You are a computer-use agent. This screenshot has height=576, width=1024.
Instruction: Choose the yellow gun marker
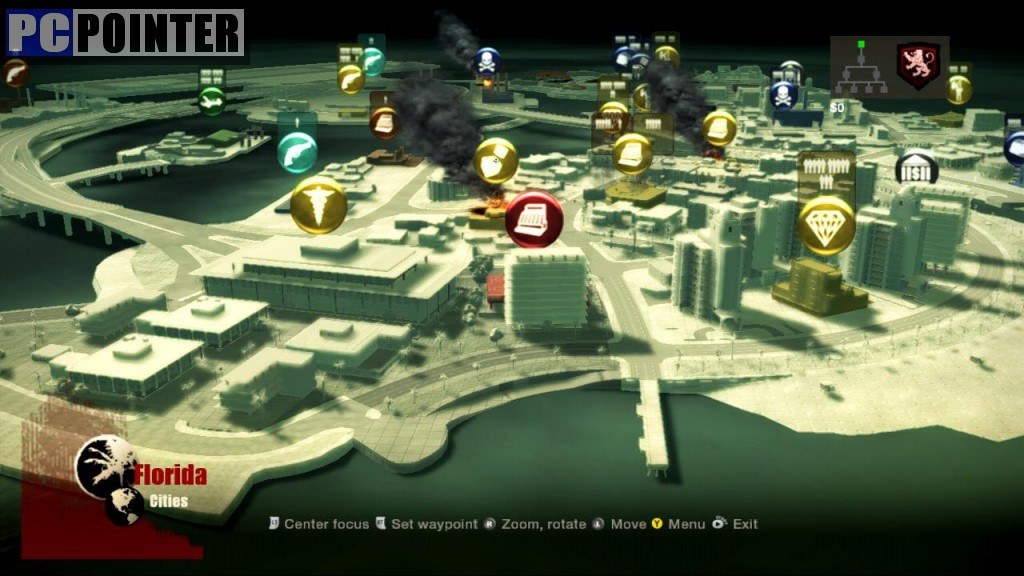tap(350, 79)
